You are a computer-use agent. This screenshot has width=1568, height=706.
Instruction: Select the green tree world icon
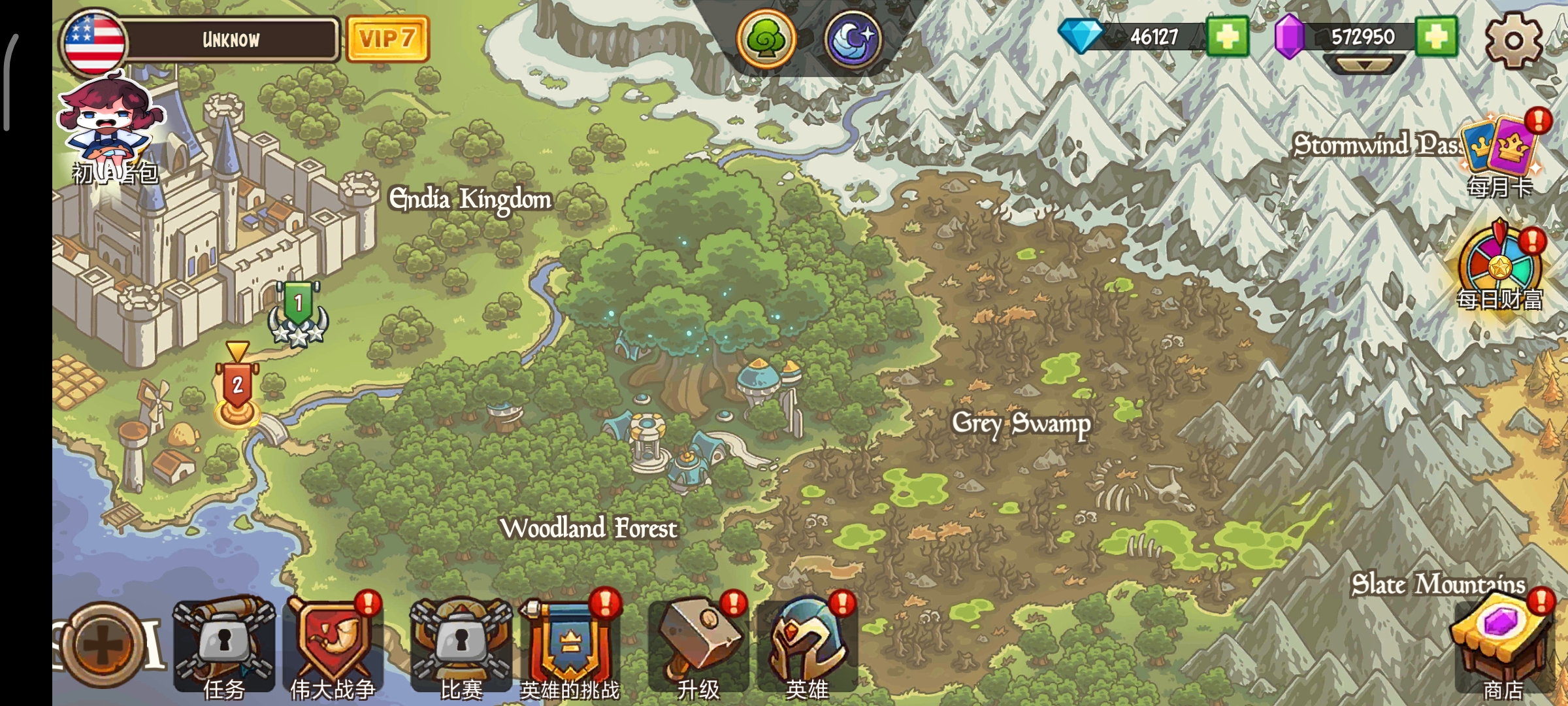[x=766, y=39]
